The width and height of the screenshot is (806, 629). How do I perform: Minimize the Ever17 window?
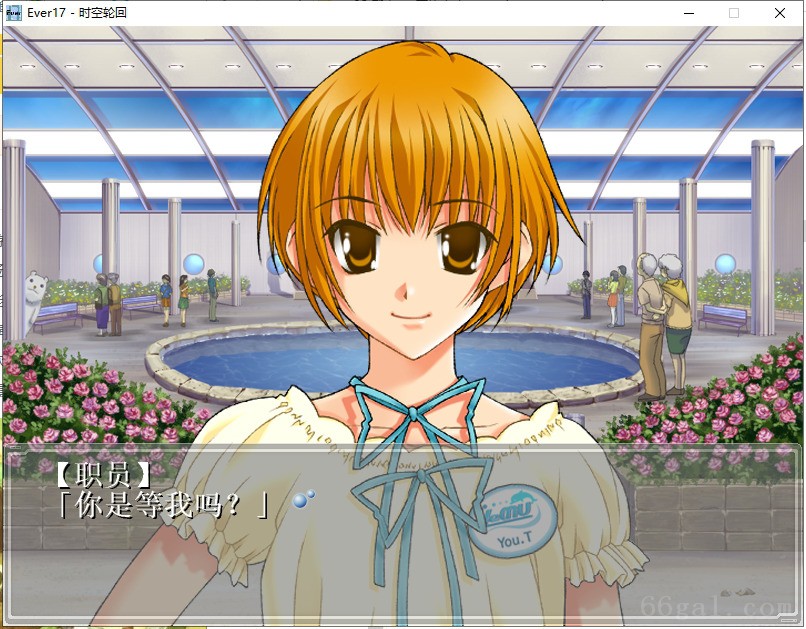[689, 13]
